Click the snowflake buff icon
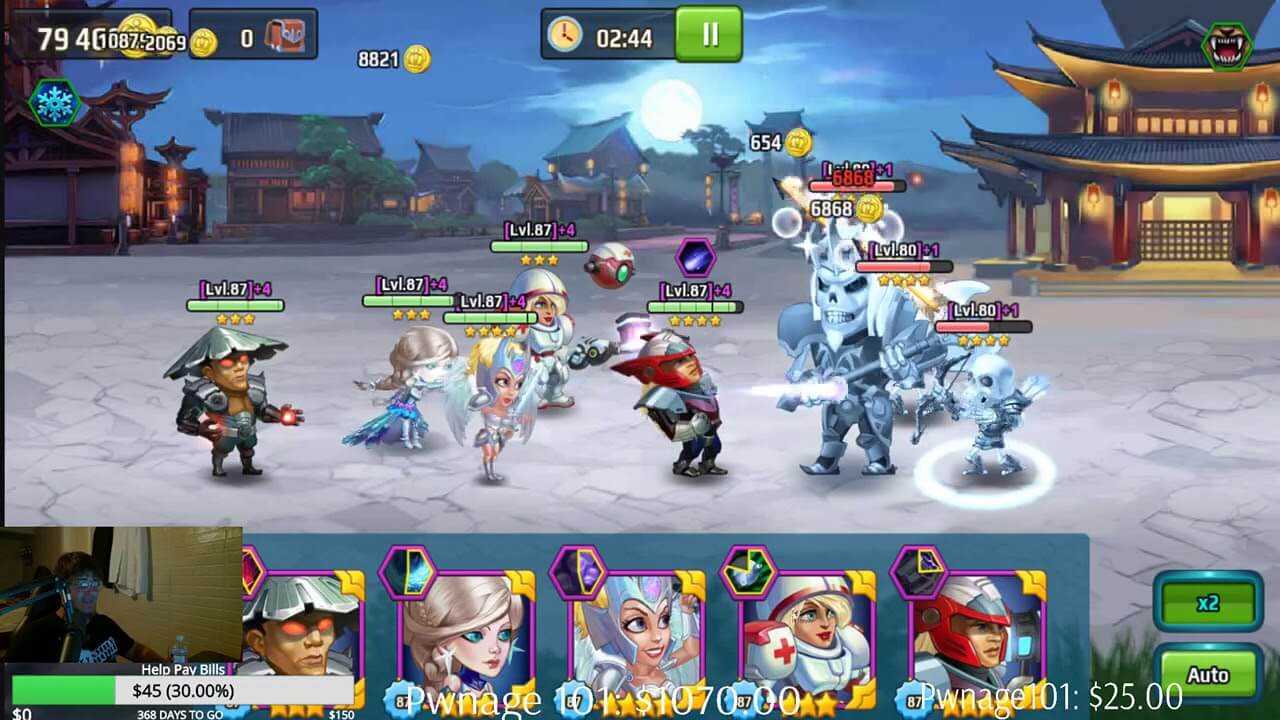1280x720 pixels. click(x=54, y=102)
